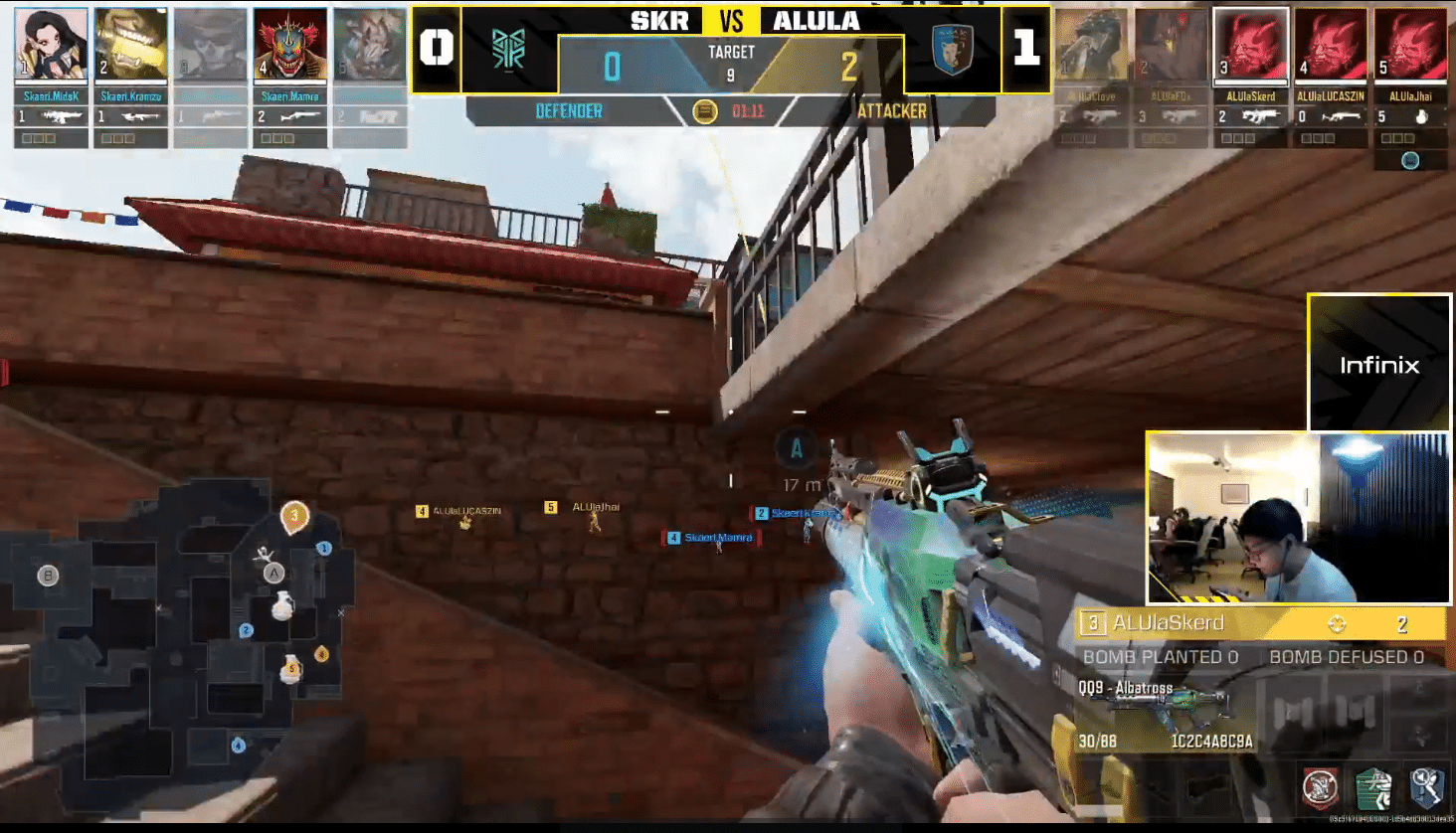Viewport: 1456px width, 833px height.
Task: Click the ALULA team shield logo
Action: click(x=951, y=50)
